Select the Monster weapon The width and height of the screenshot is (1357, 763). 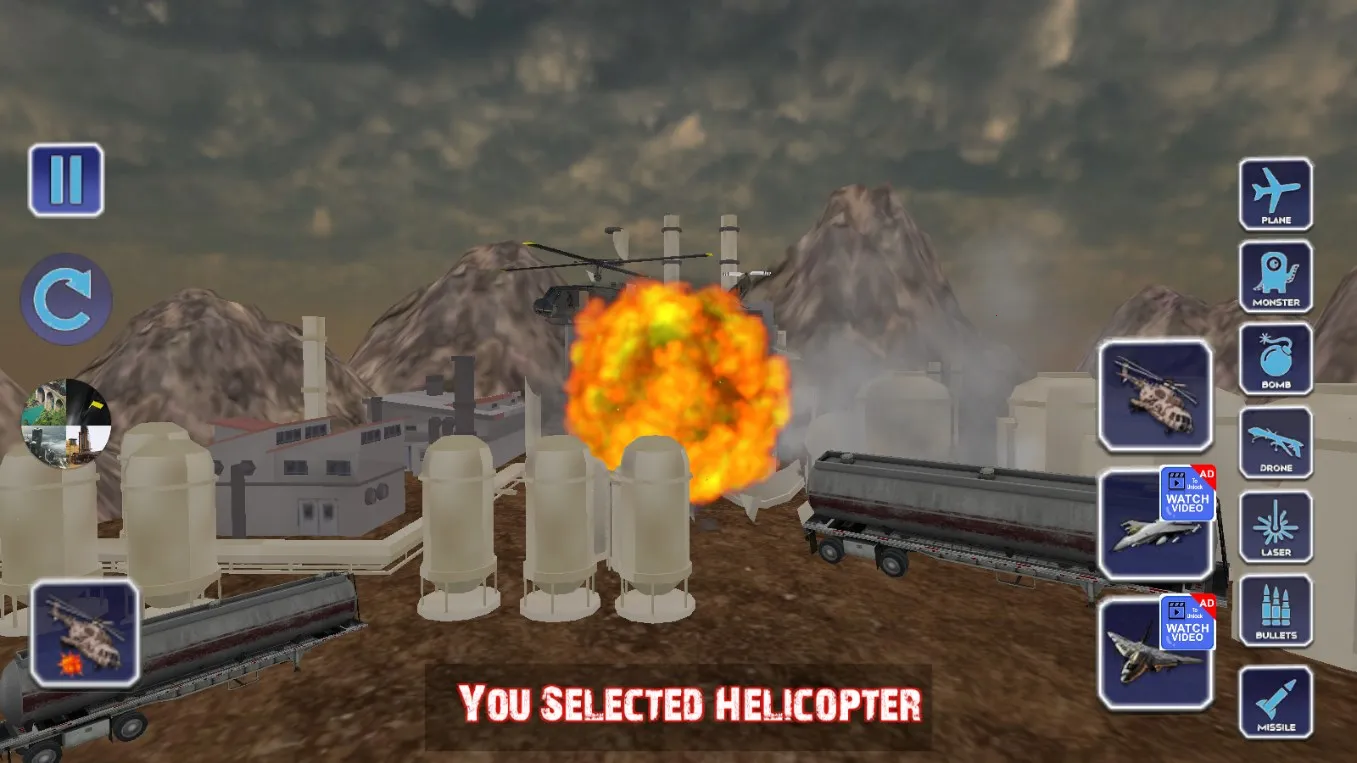click(1276, 276)
